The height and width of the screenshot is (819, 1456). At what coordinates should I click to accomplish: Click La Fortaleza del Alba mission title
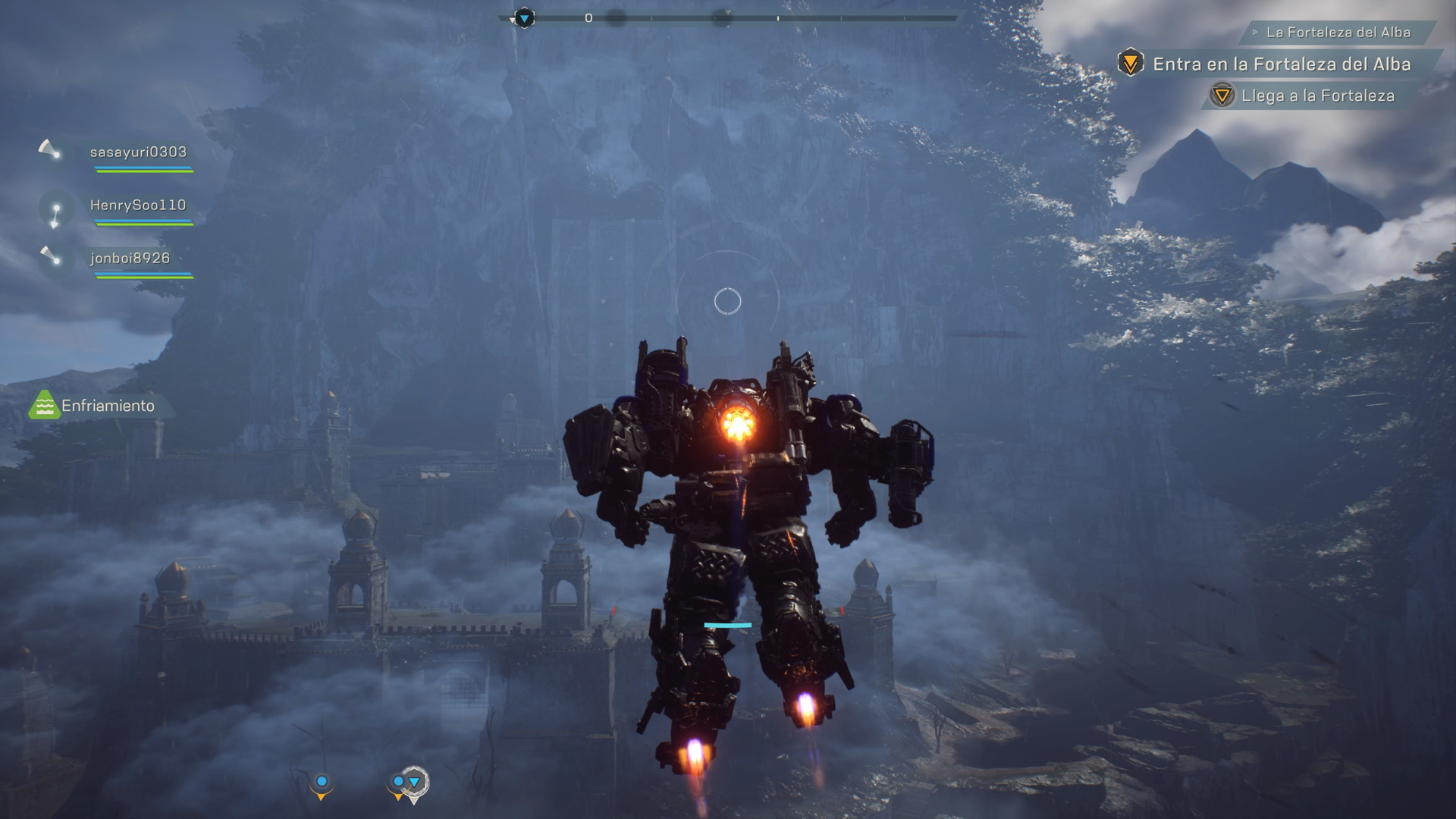pyautogui.click(x=1338, y=33)
